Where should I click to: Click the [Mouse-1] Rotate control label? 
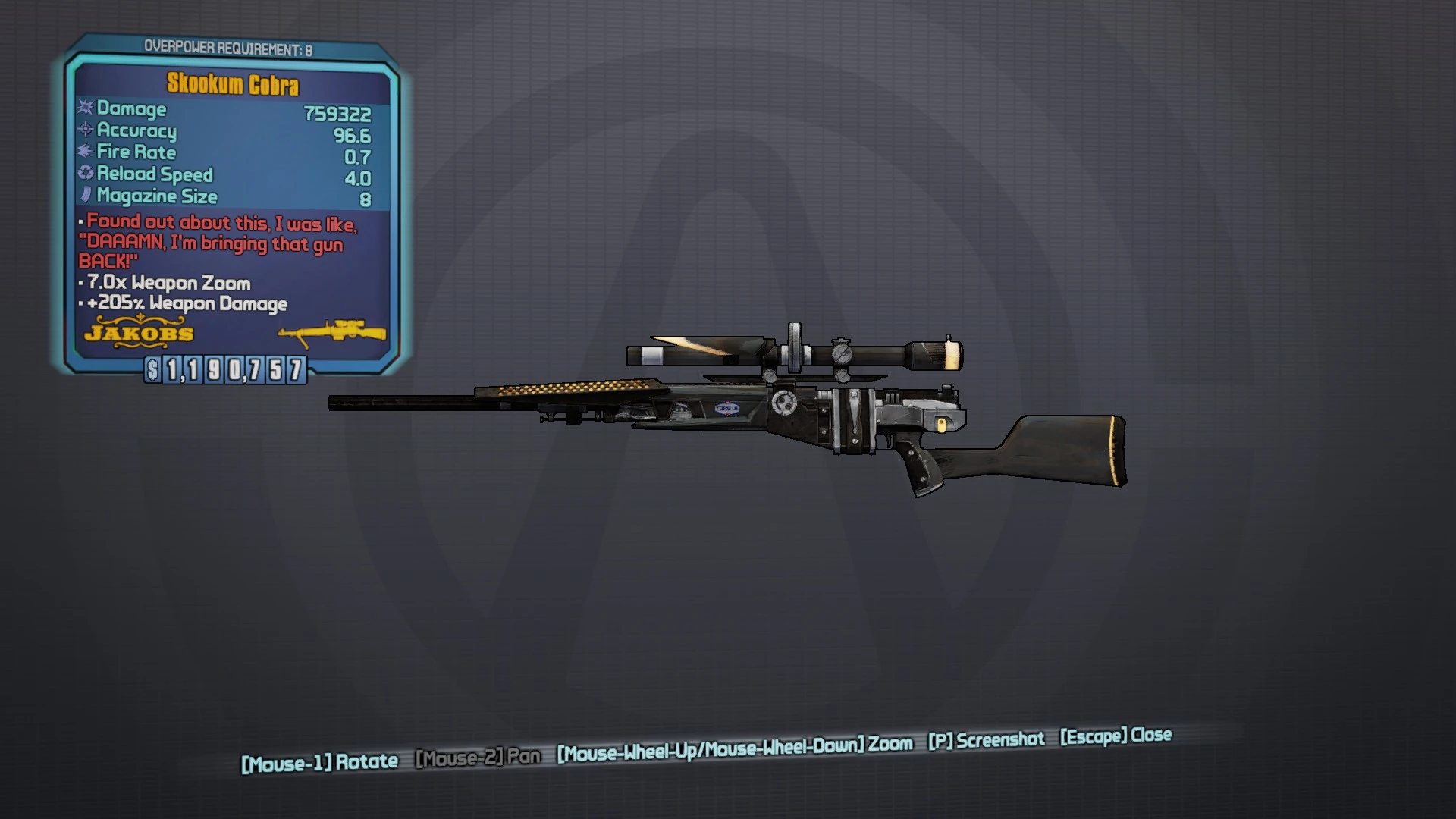click(320, 761)
